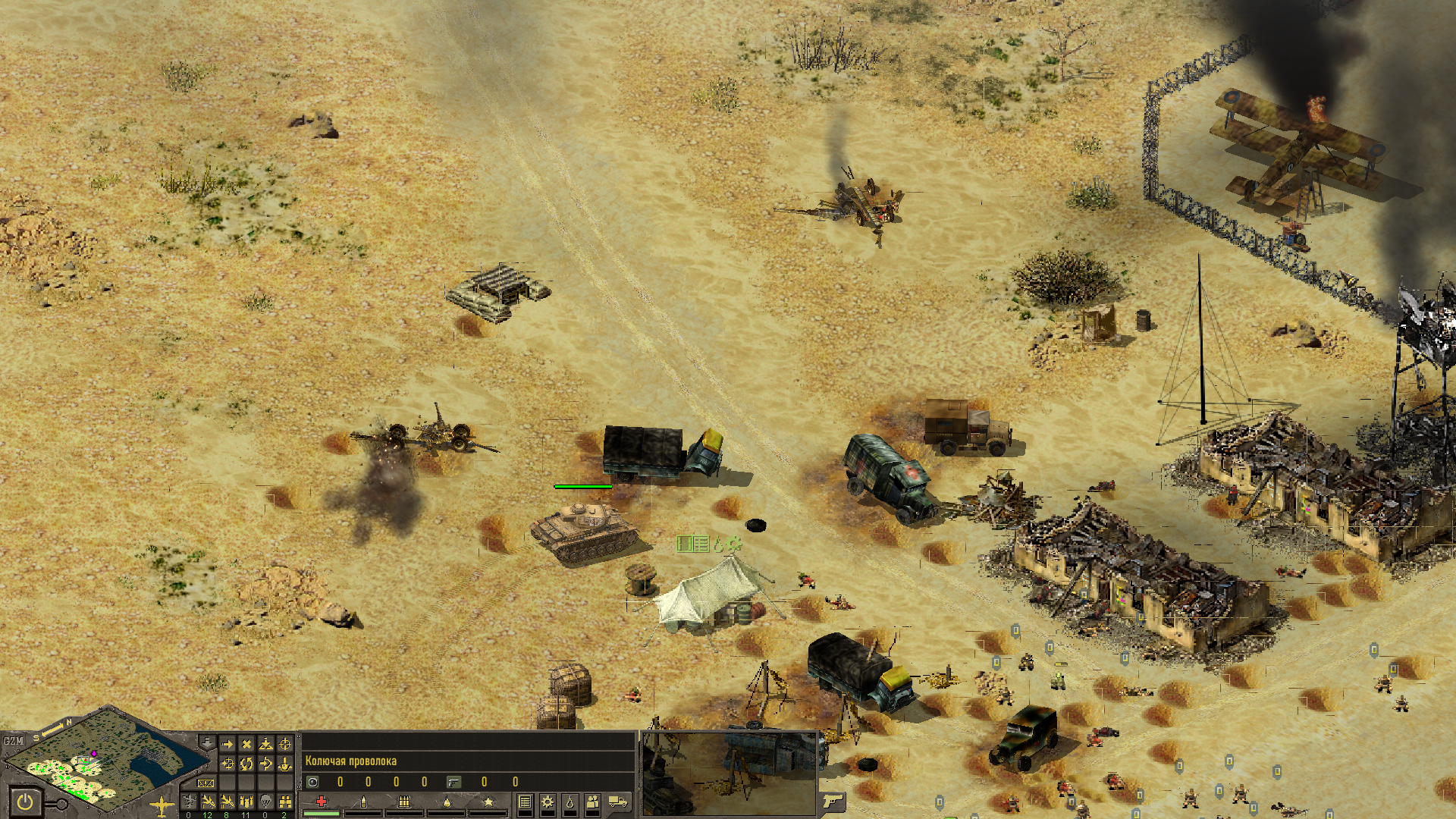The width and height of the screenshot is (1456, 819).
Task: Select the water drop icon button
Action: pyautogui.click(x=570, y=802)
